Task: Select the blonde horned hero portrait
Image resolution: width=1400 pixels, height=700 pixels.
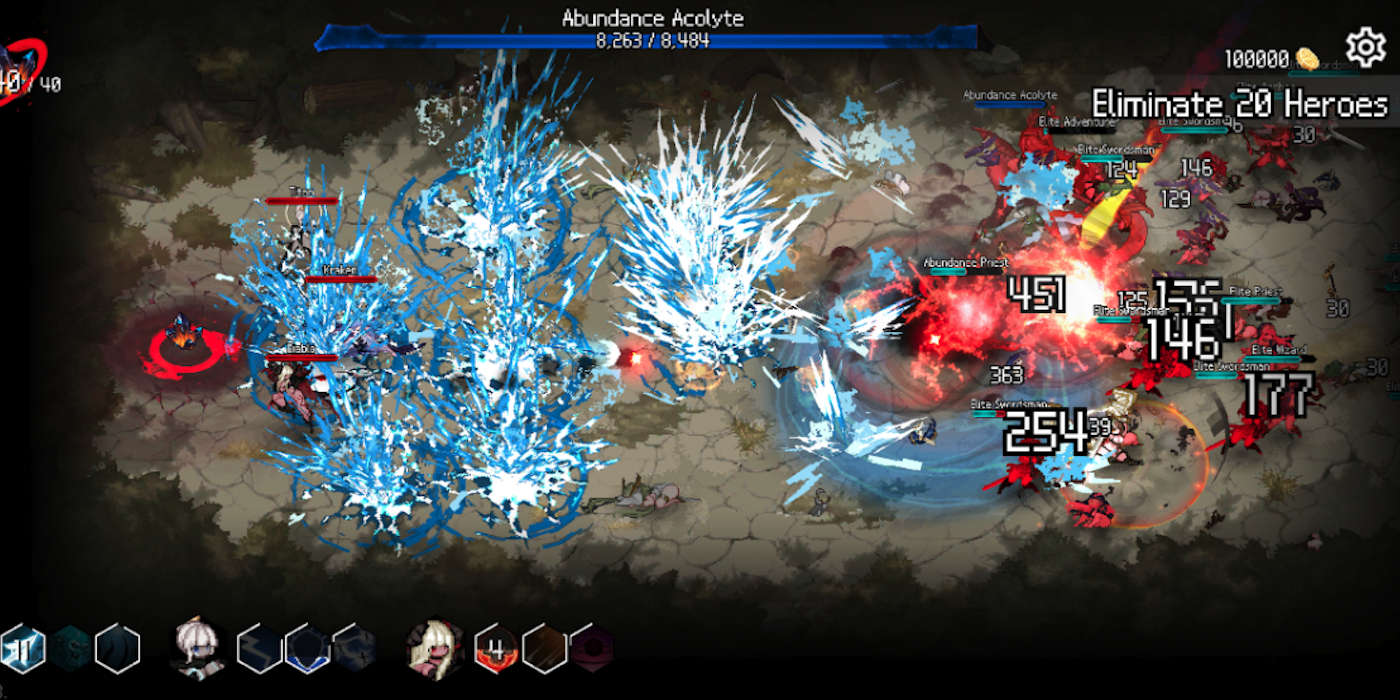Action: [x=435, y=646]
